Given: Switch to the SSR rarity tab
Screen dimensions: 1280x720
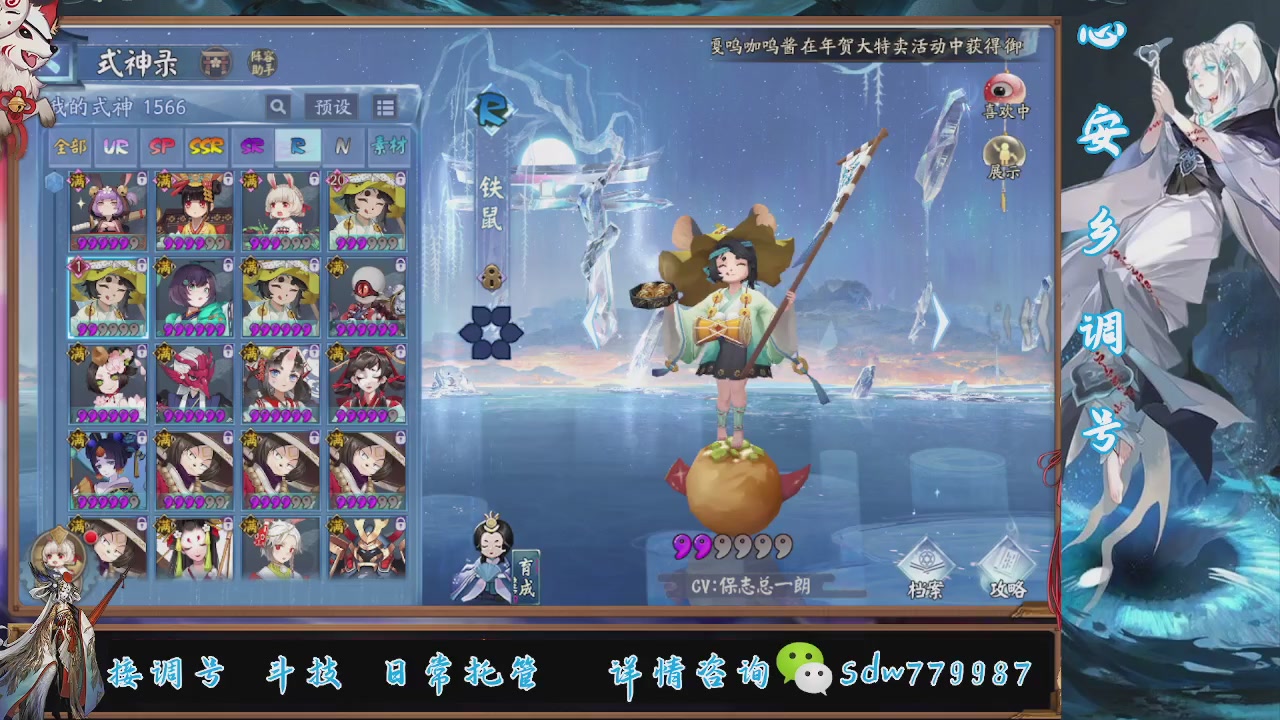Looking at the screenshot, I should 205,147.
